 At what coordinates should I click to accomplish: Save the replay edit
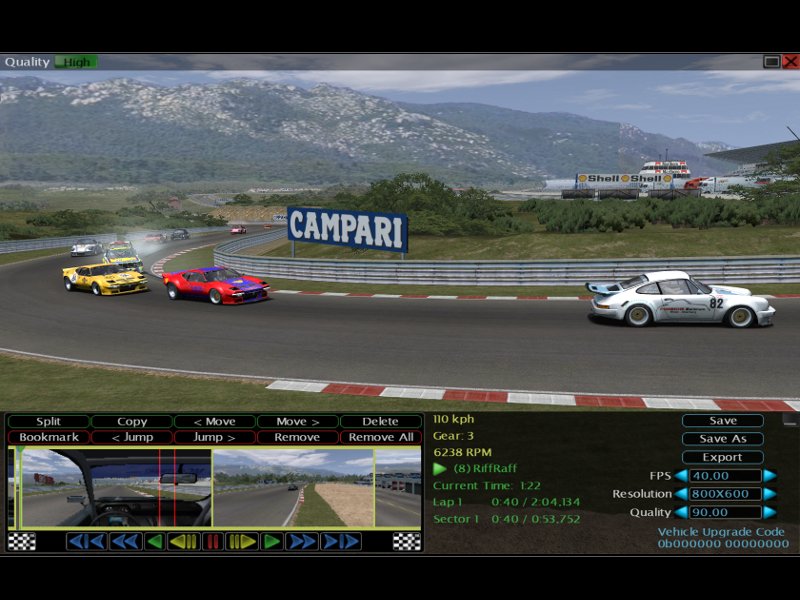pyautogui.click(x=722, y=421)
